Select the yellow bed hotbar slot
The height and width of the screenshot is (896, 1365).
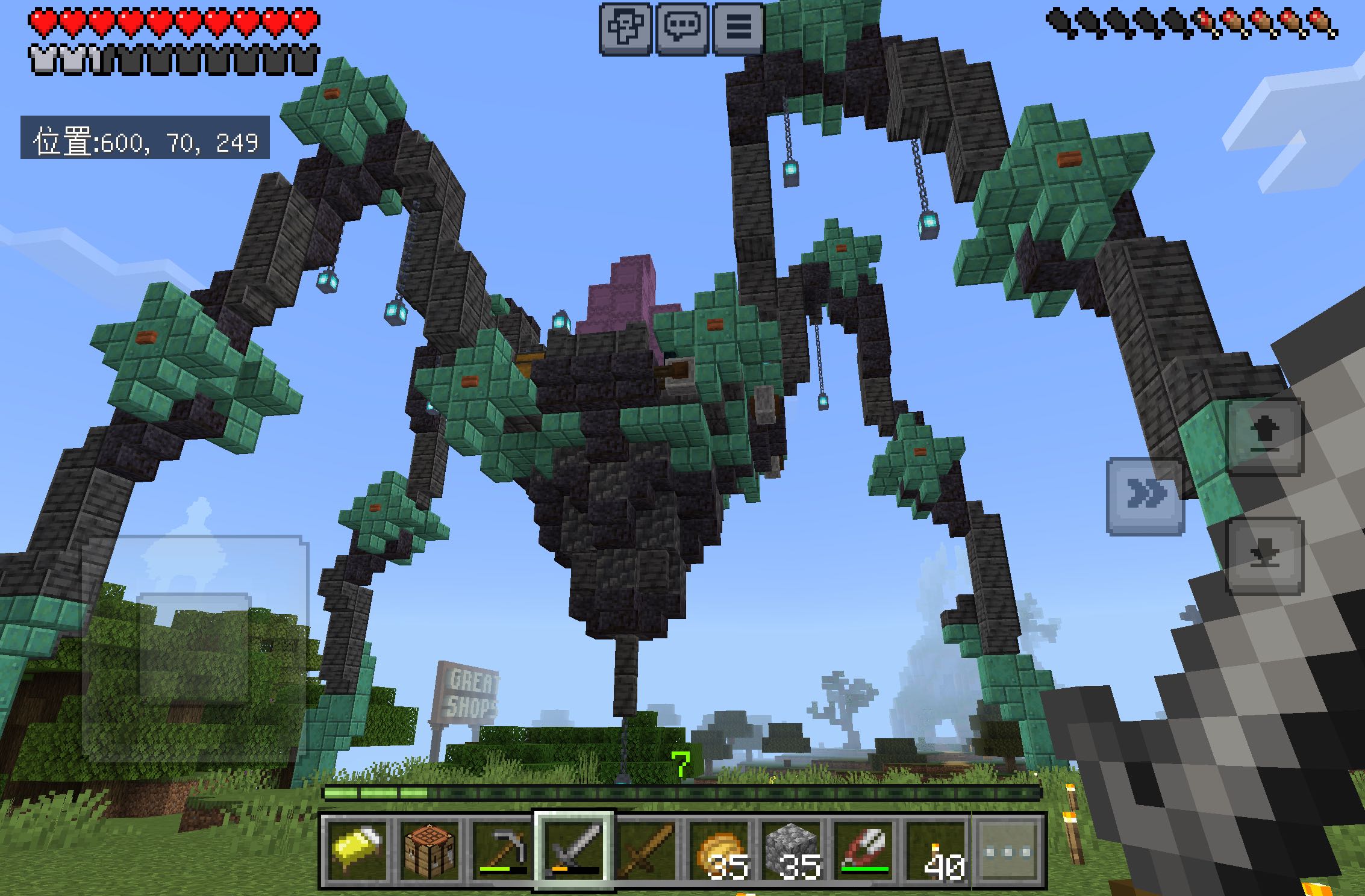pos(357,850)
